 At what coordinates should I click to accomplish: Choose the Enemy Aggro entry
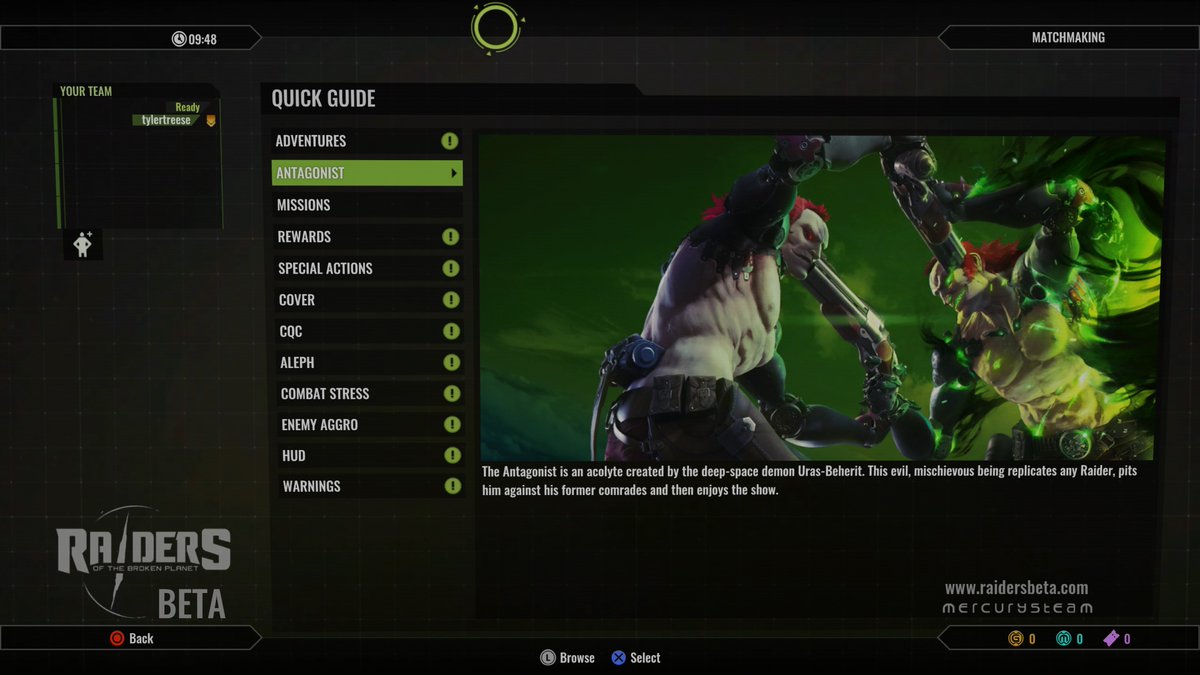(366, 425)
